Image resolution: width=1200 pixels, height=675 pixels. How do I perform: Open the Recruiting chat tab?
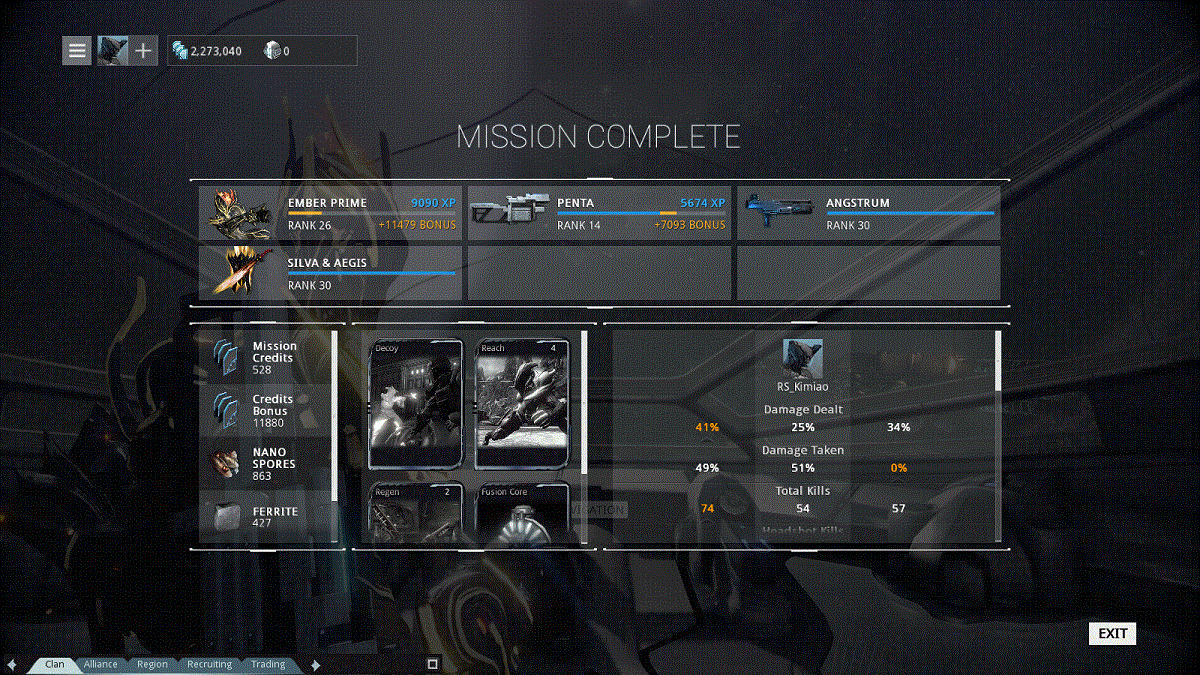(210, 664)
